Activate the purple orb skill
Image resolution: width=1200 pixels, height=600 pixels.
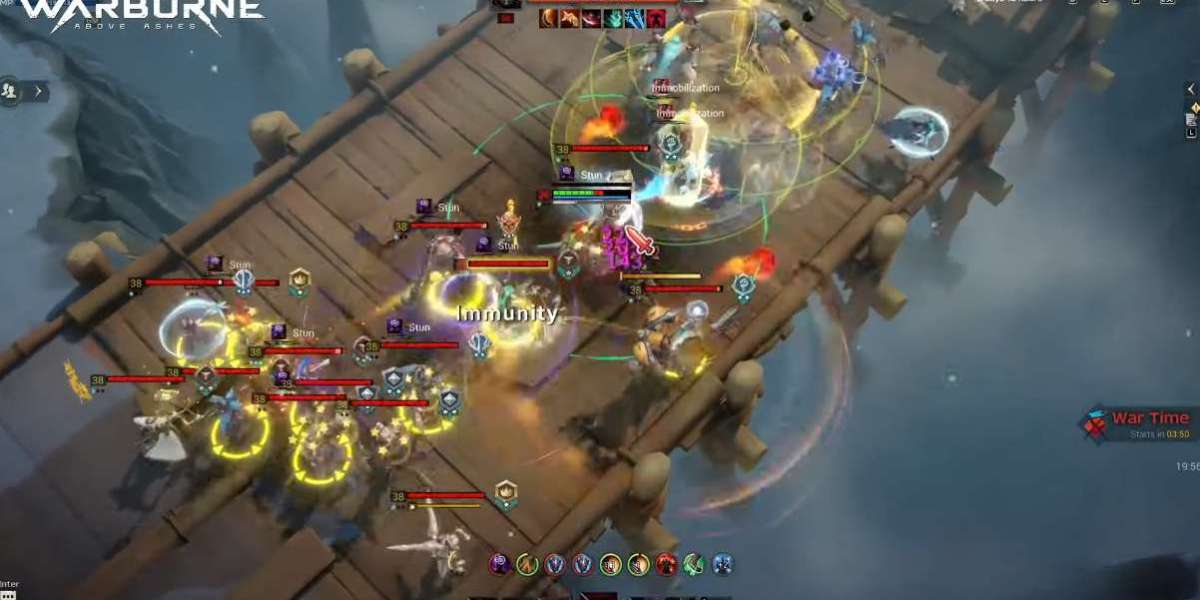500,565
